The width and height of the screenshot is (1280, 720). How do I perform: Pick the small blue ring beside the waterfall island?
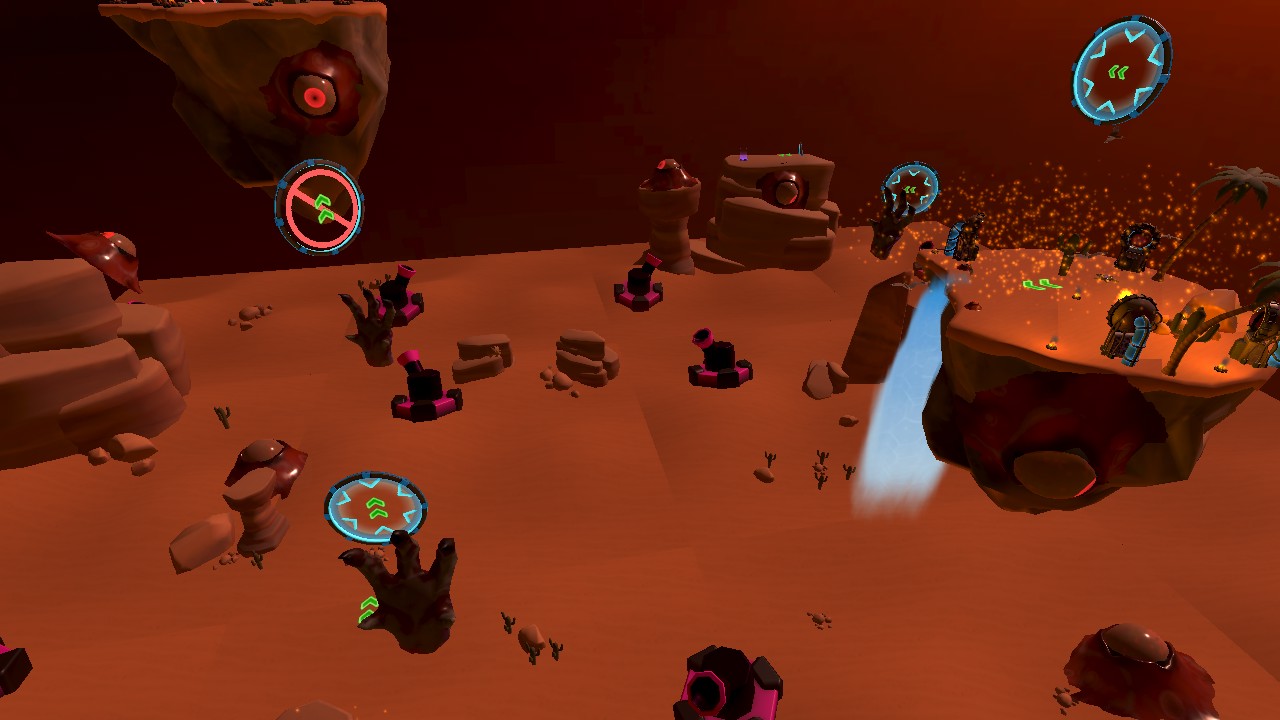[911, 187]
